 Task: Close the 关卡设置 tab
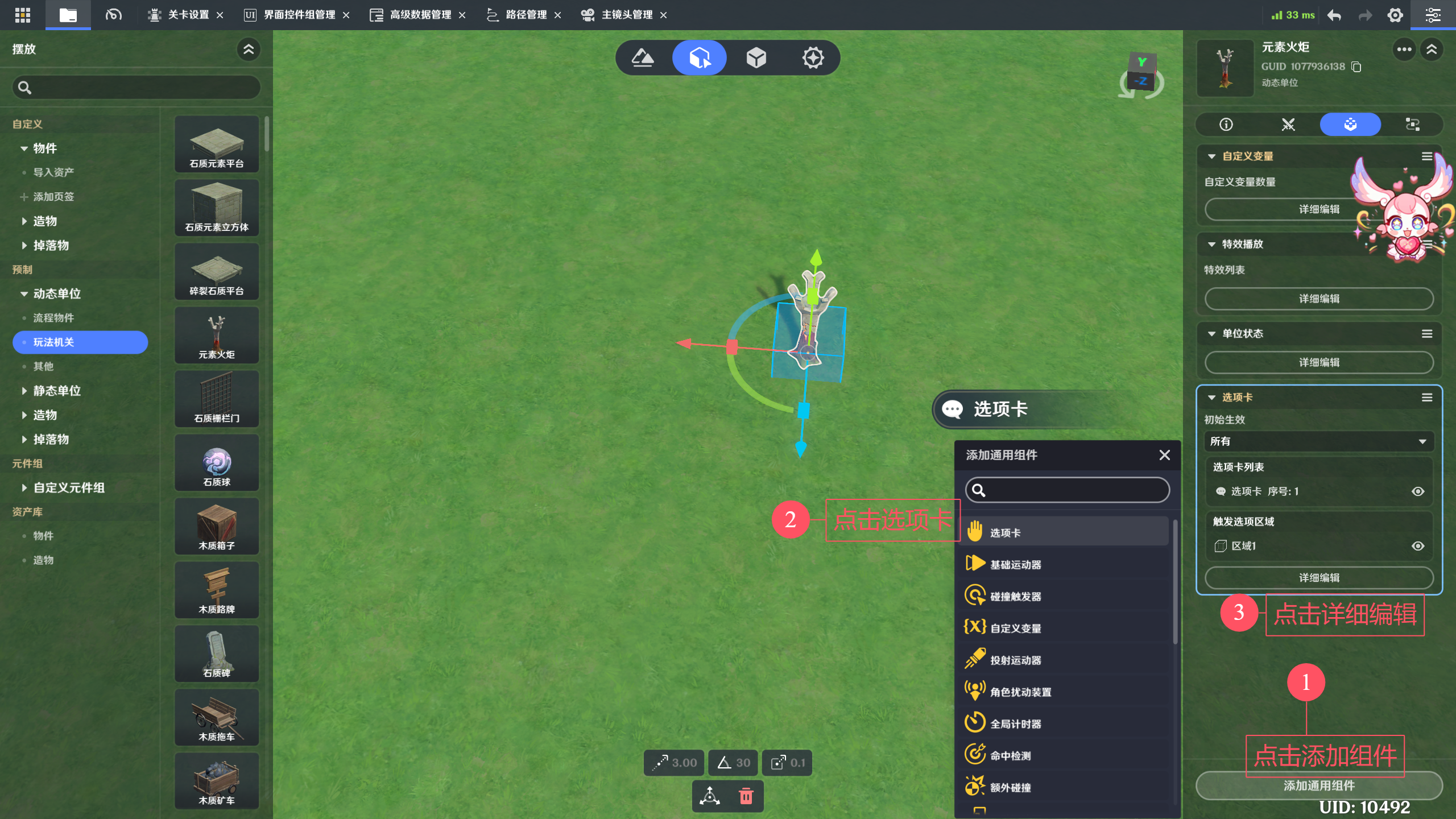tap(220, 15)
